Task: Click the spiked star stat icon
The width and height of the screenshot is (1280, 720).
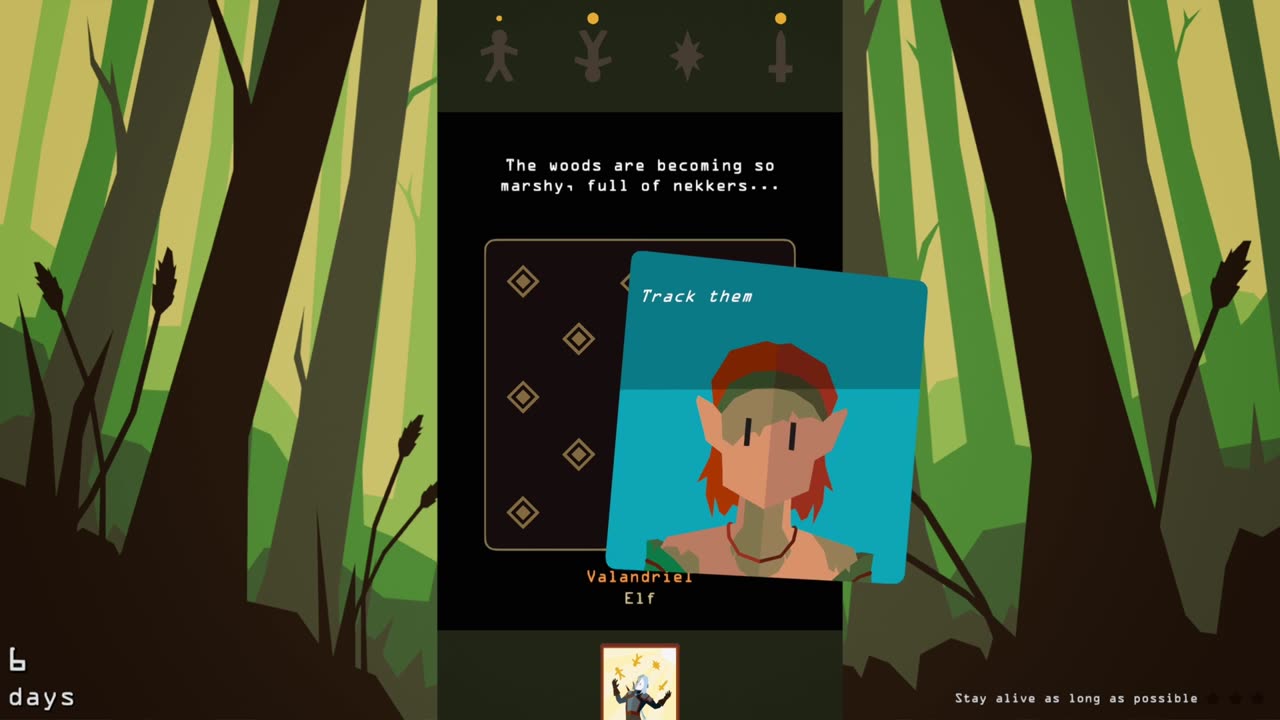Action: click(x=686, y=56)
